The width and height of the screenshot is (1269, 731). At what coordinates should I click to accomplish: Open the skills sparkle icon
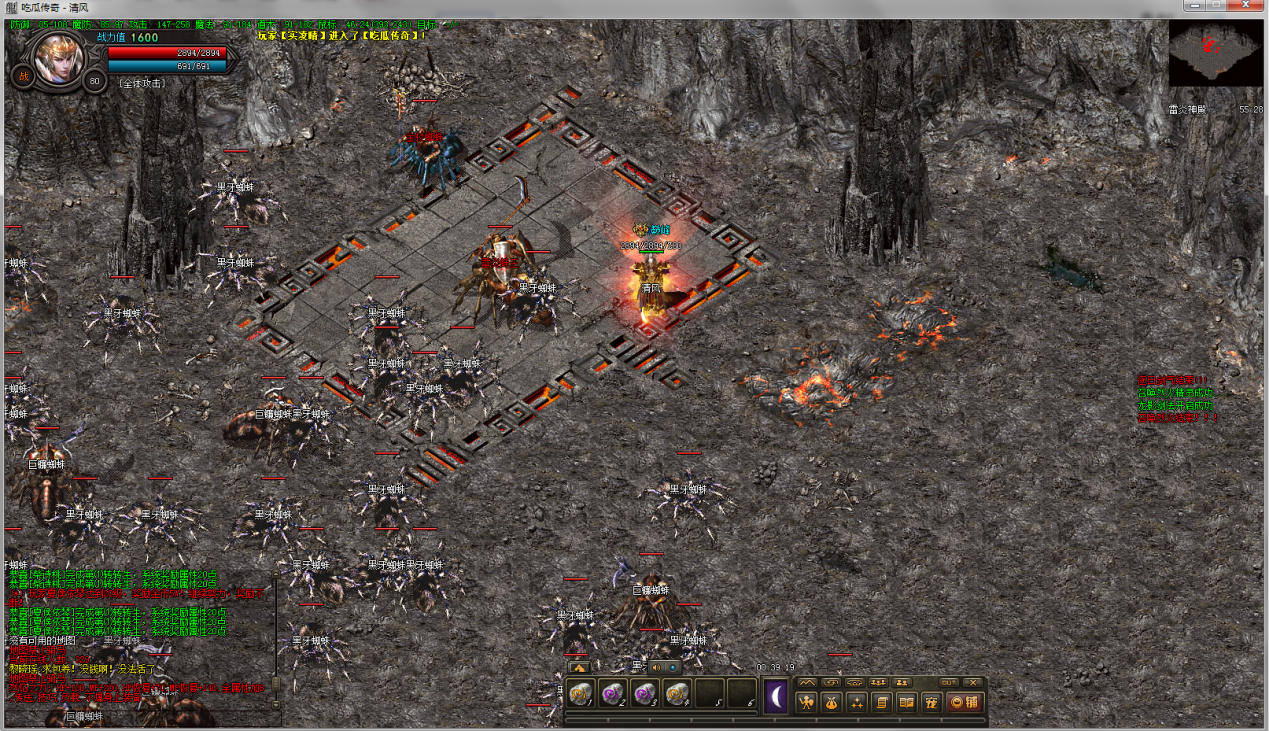(x=857, y=702)
